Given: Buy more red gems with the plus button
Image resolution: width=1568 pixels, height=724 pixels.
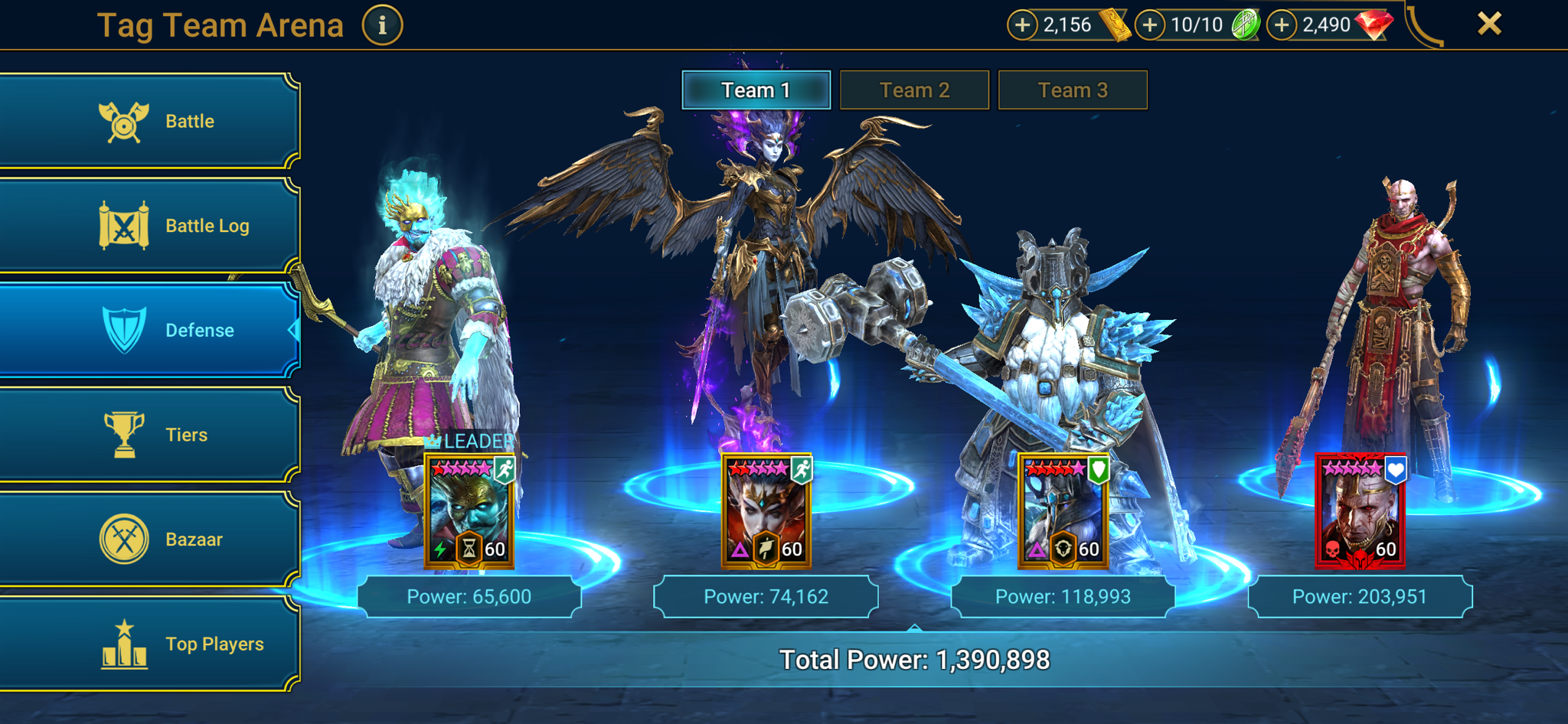Looking at the screenshot, I should (x=1282, y=25).
